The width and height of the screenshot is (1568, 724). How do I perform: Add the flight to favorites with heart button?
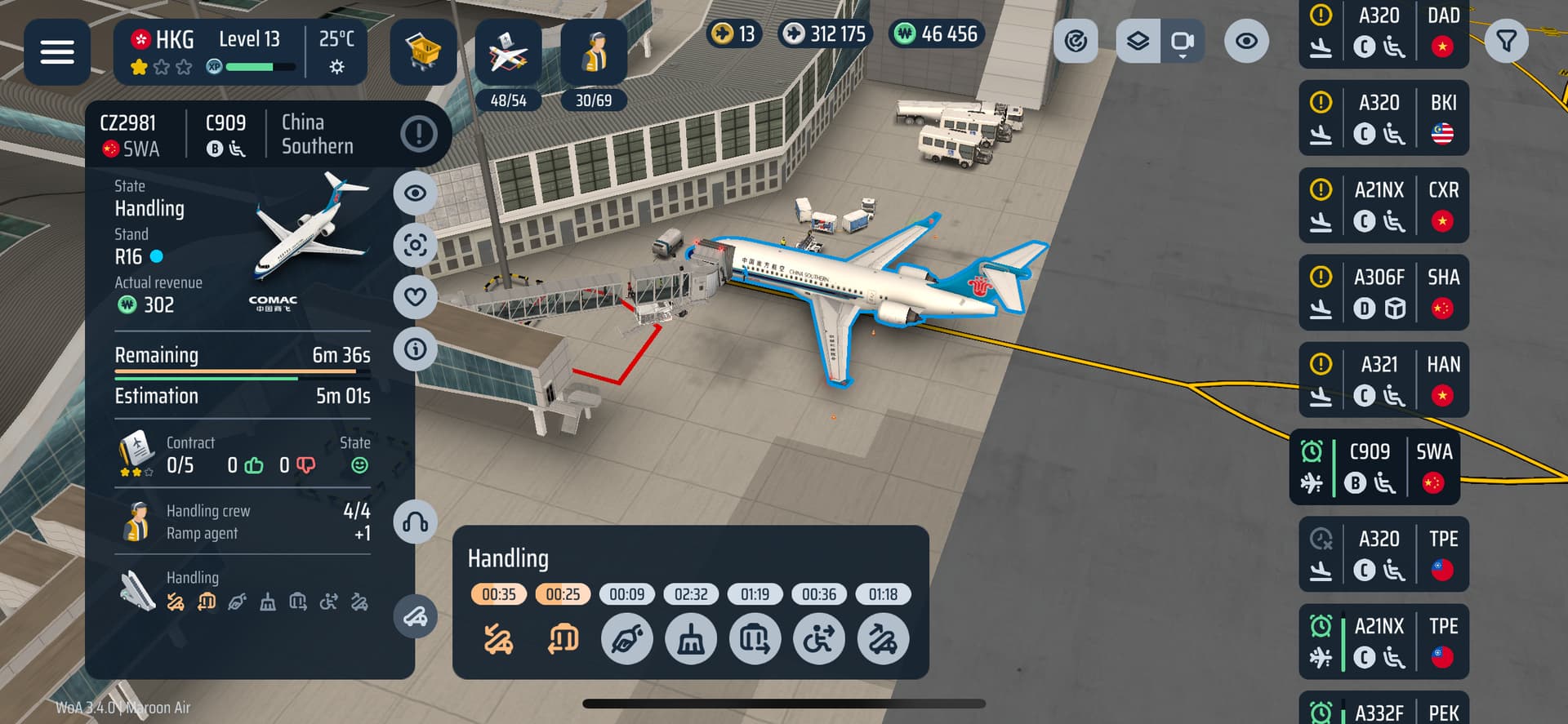tap(415, 297)
